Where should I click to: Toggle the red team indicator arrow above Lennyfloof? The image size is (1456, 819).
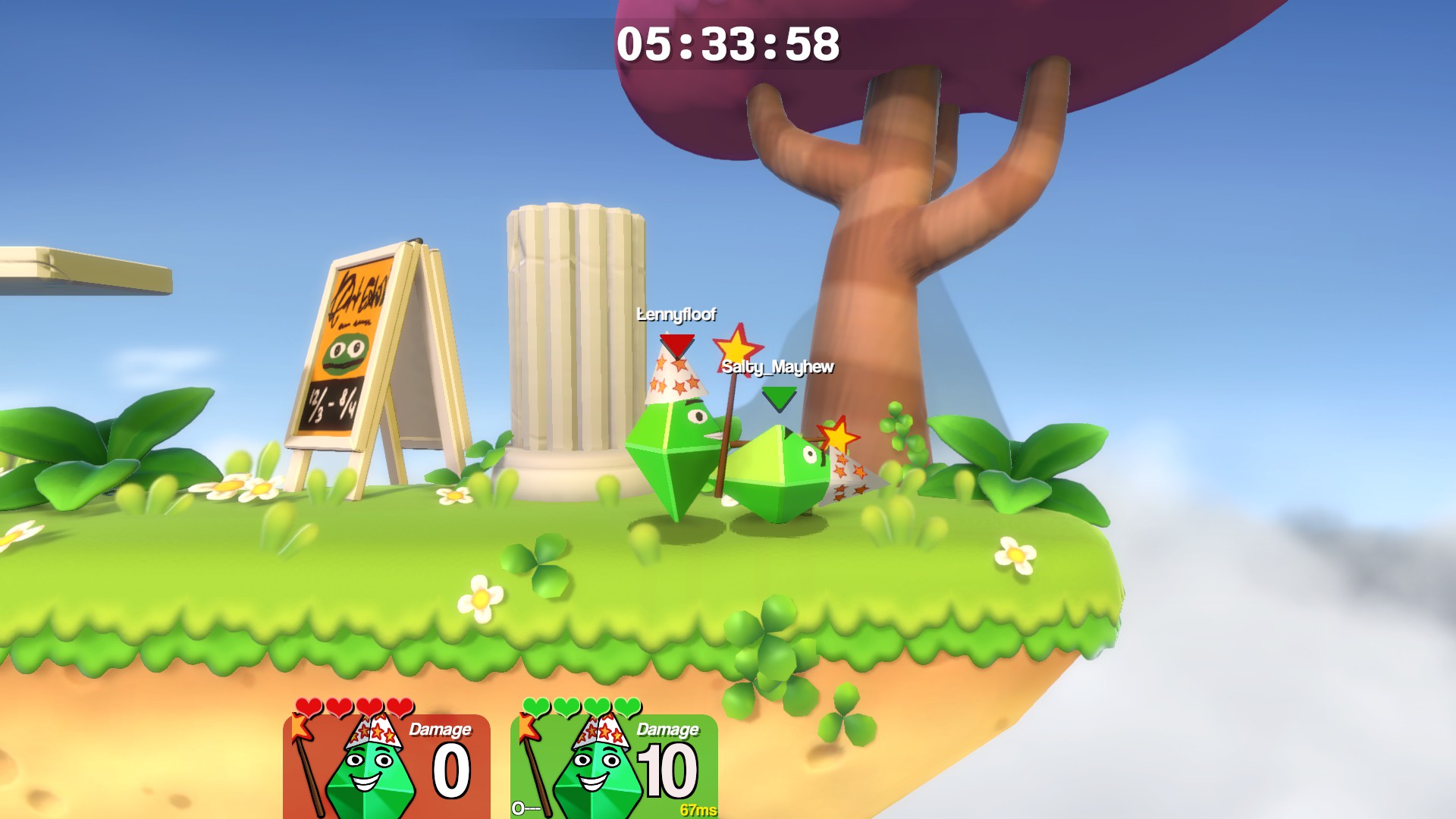coord(677,345)
